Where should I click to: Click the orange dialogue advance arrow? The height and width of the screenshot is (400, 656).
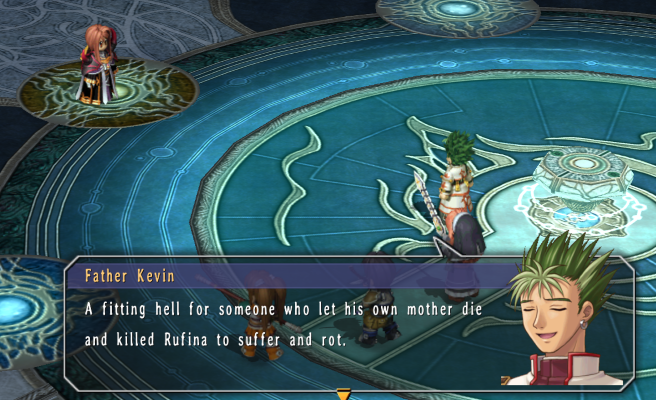click(x=343, y=394)
